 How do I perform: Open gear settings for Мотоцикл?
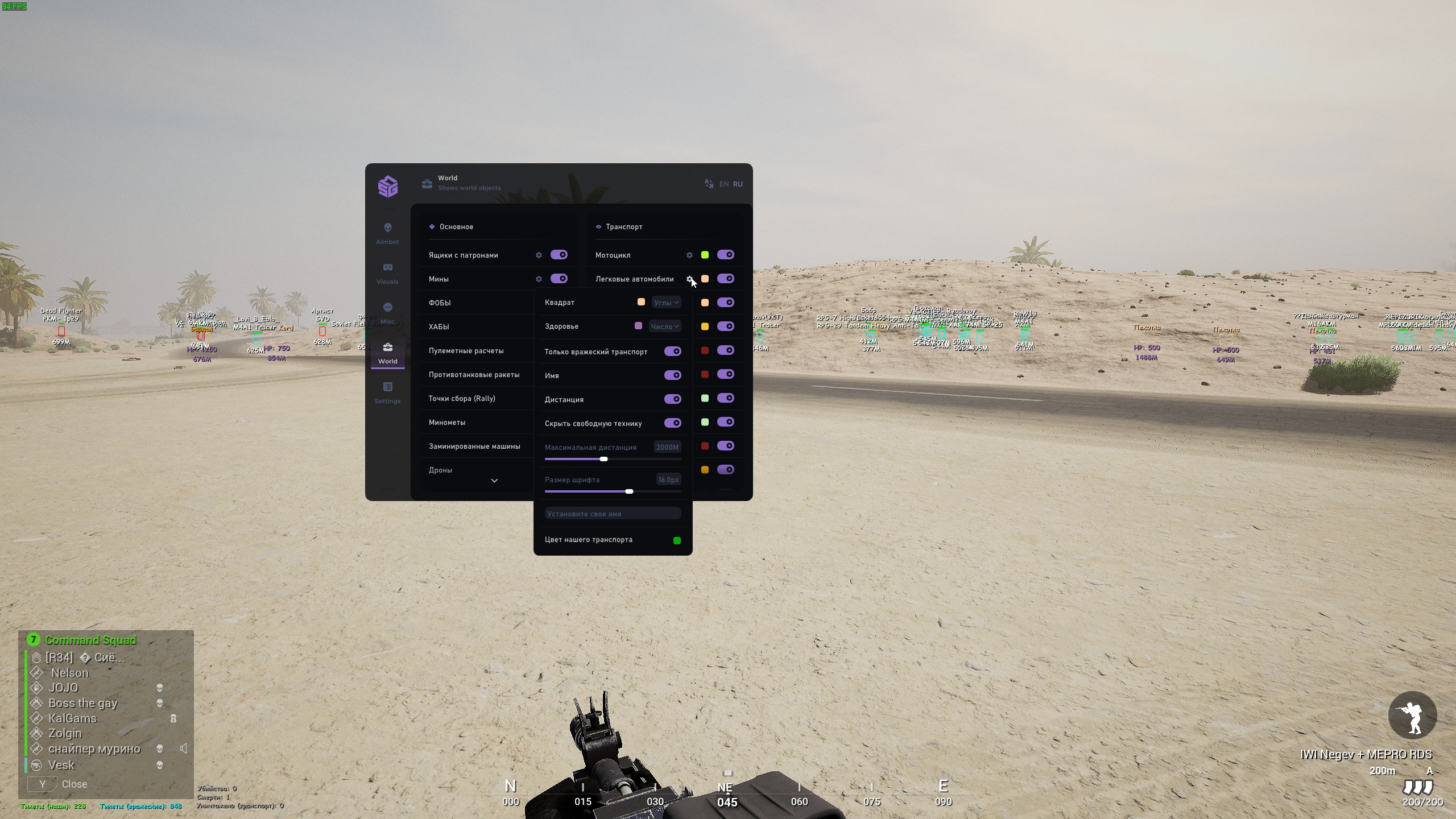pos(689,255)
